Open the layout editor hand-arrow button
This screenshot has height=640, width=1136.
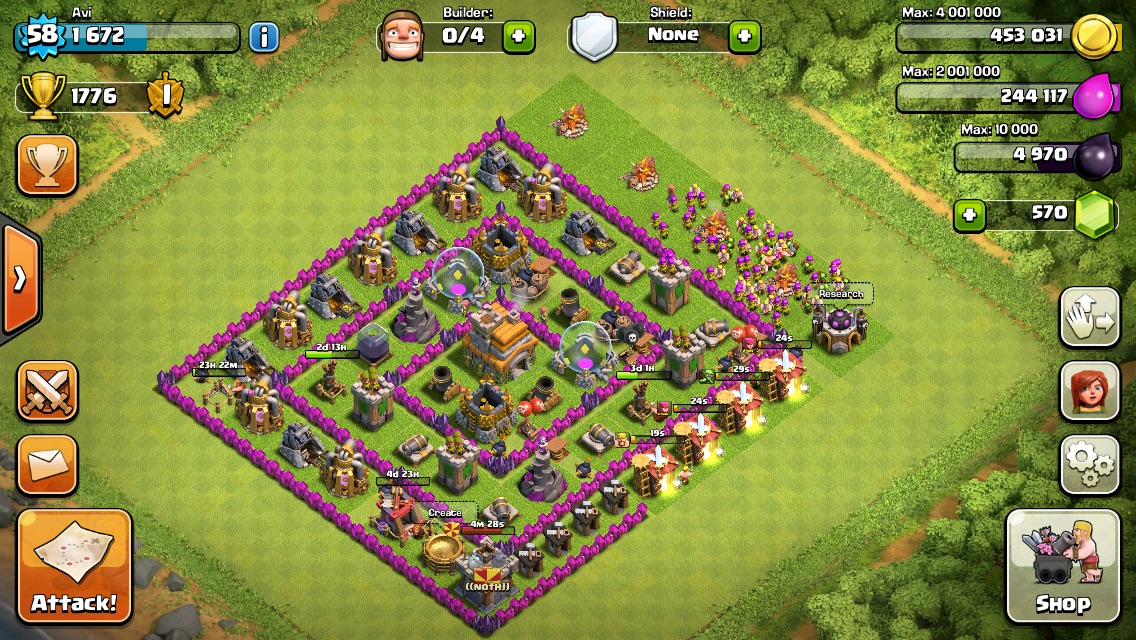1089,318
